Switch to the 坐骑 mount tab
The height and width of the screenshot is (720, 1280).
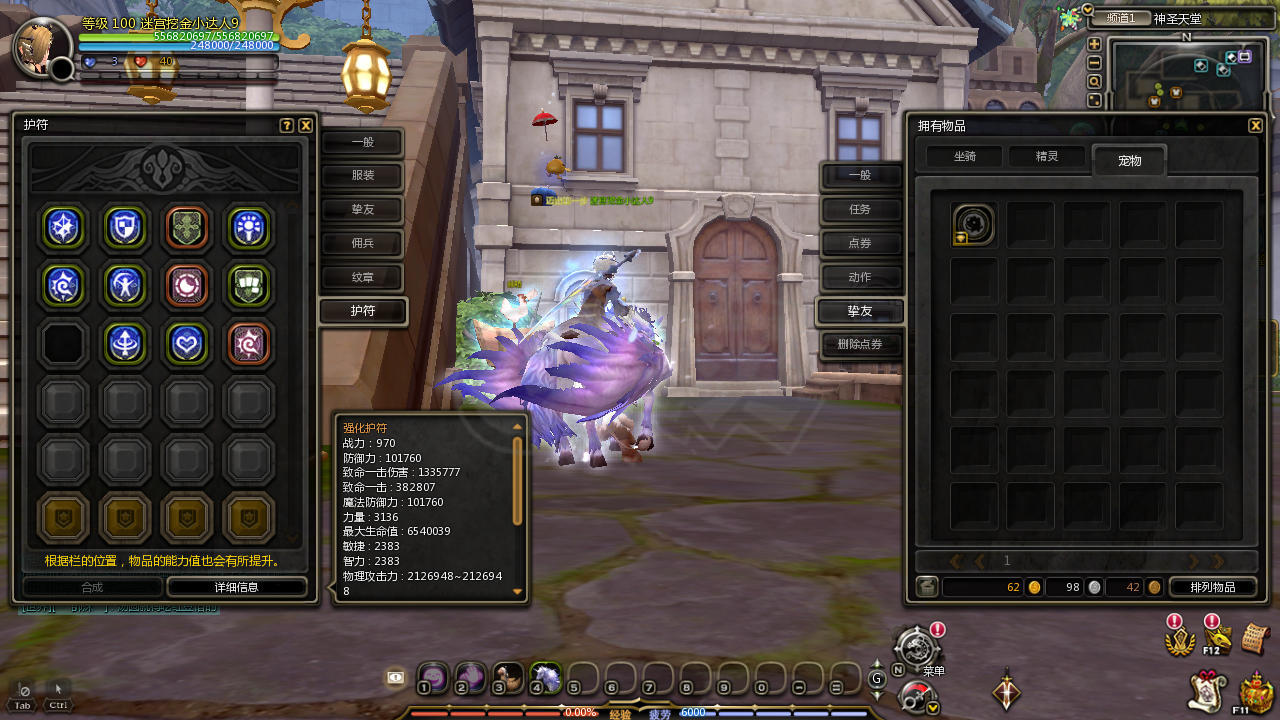point(964,157)
